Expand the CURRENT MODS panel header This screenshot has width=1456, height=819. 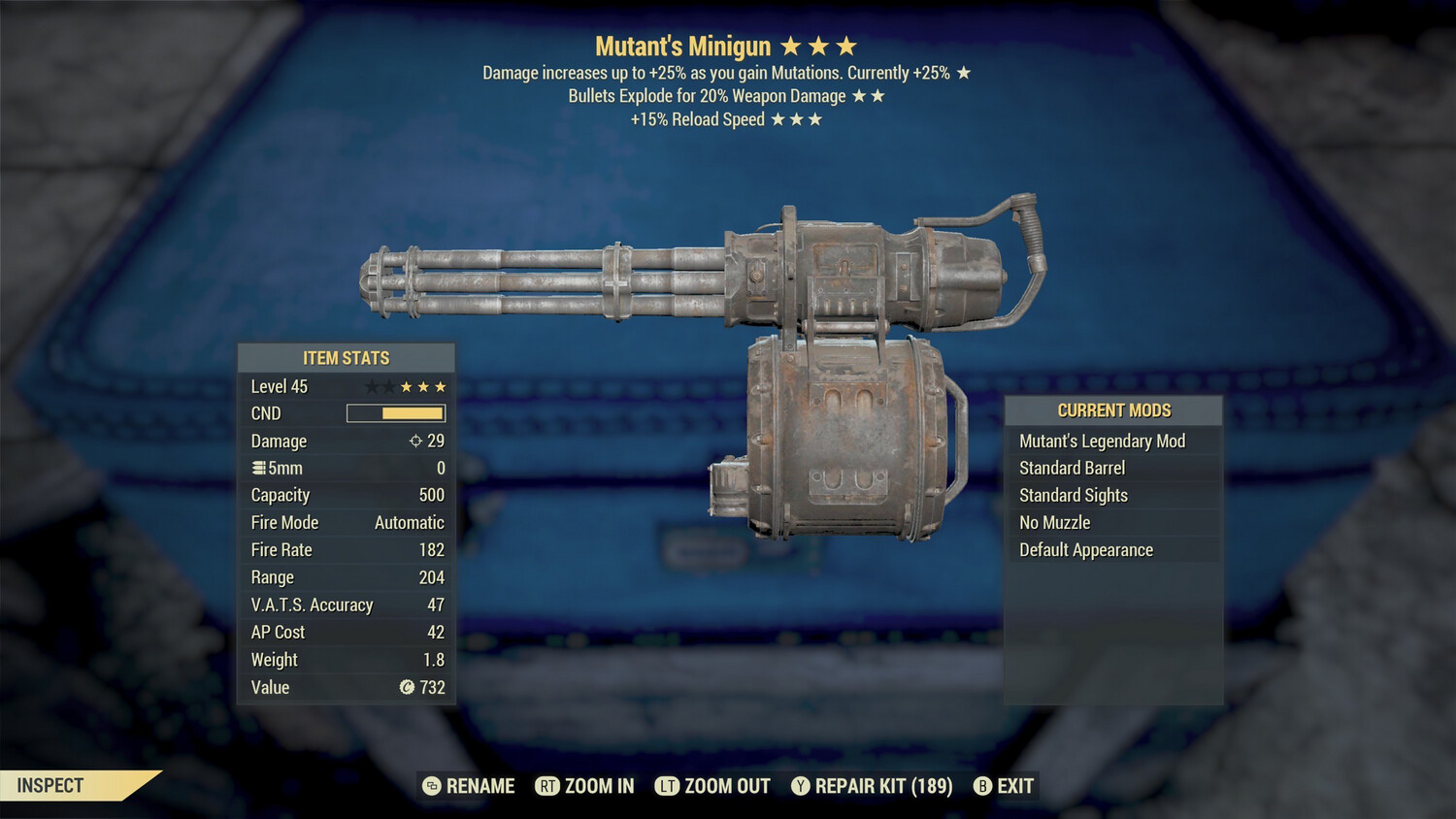[1113, 409]
